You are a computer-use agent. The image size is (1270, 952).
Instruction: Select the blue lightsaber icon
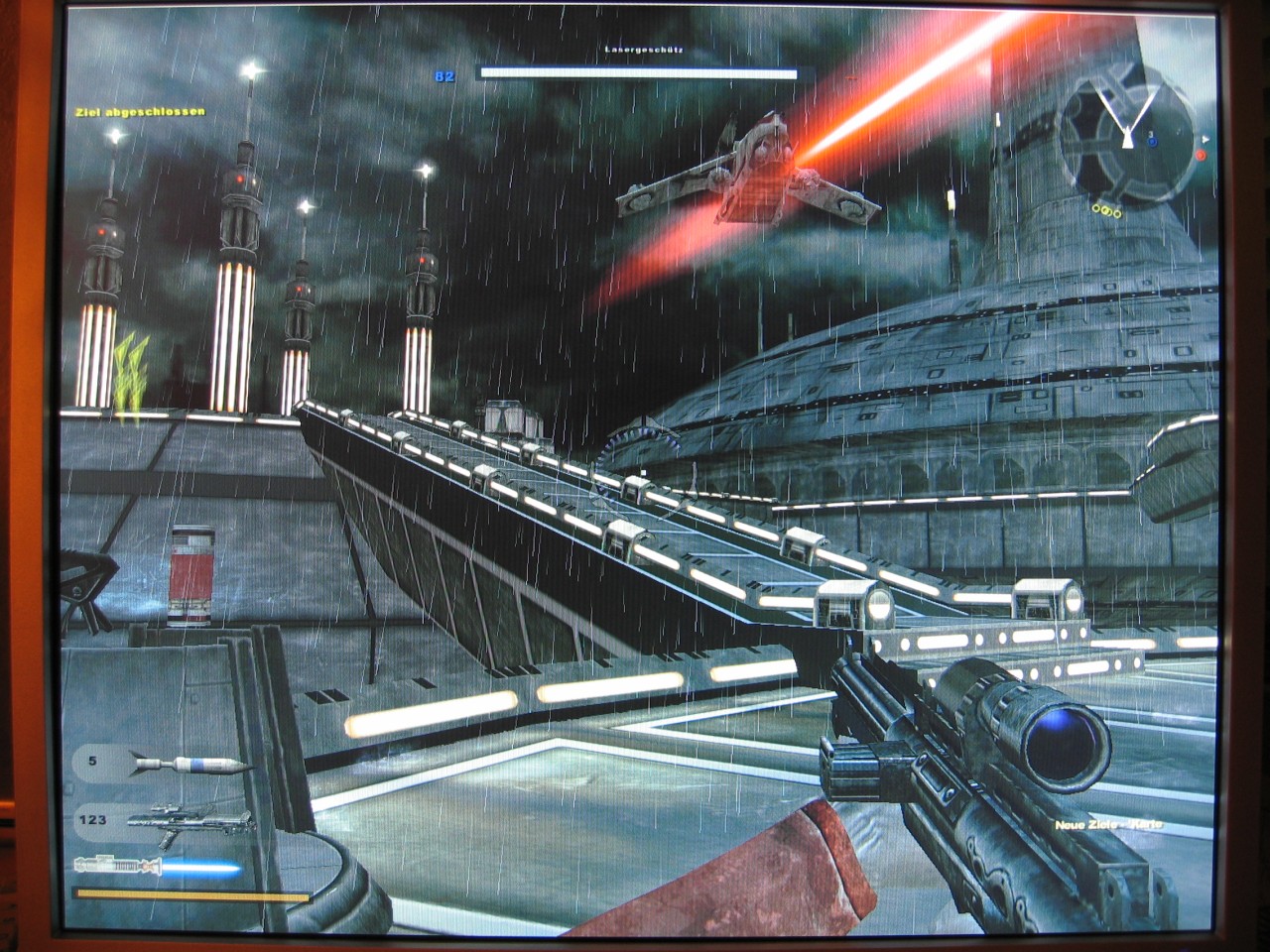coord(159,868)
